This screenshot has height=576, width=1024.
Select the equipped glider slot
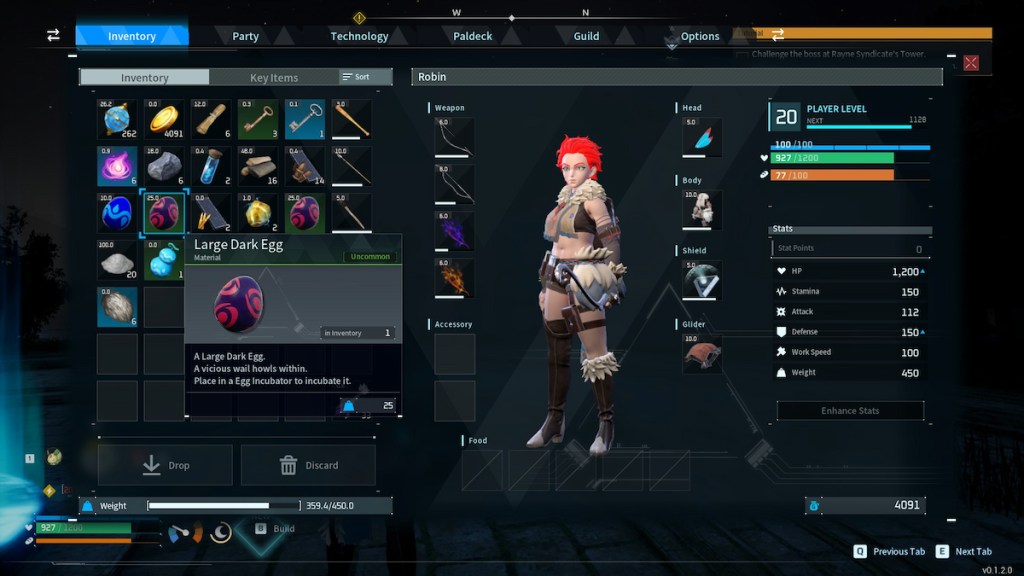[701, 354]
